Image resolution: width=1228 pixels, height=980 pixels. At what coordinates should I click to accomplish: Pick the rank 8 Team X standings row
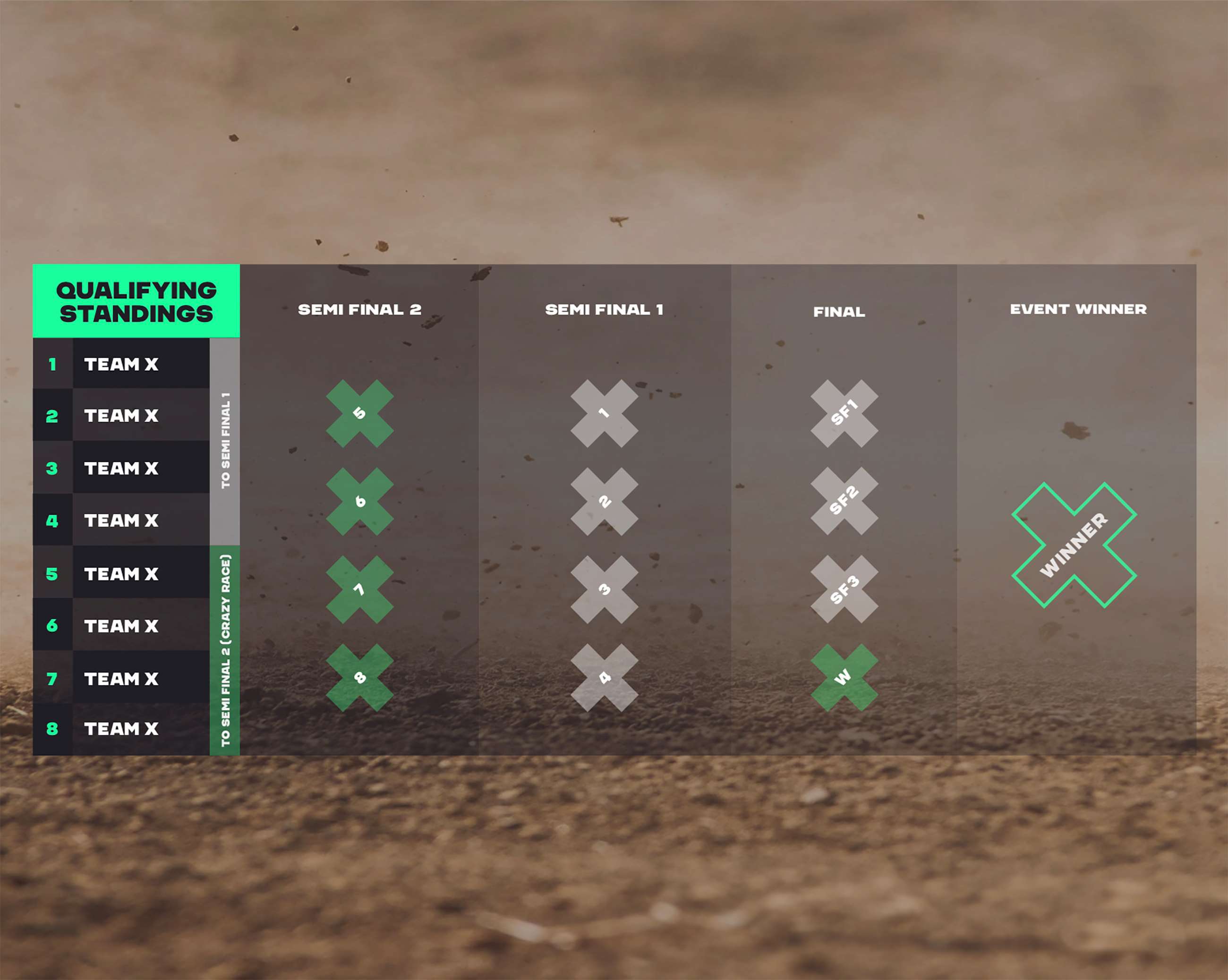tap(121, 728)
